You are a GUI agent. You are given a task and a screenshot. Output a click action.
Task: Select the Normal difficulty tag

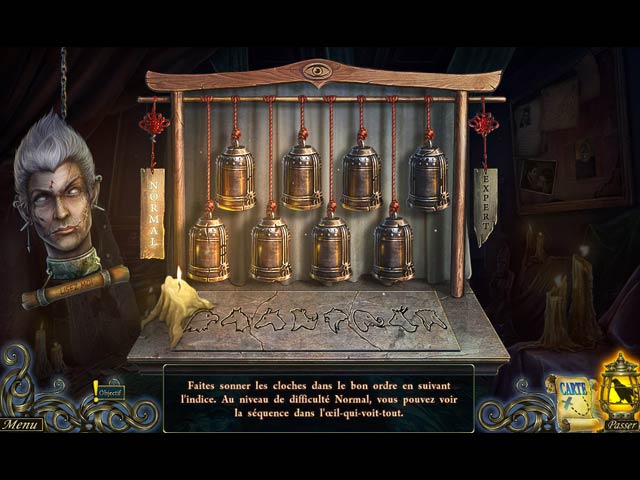pos(153,212)
